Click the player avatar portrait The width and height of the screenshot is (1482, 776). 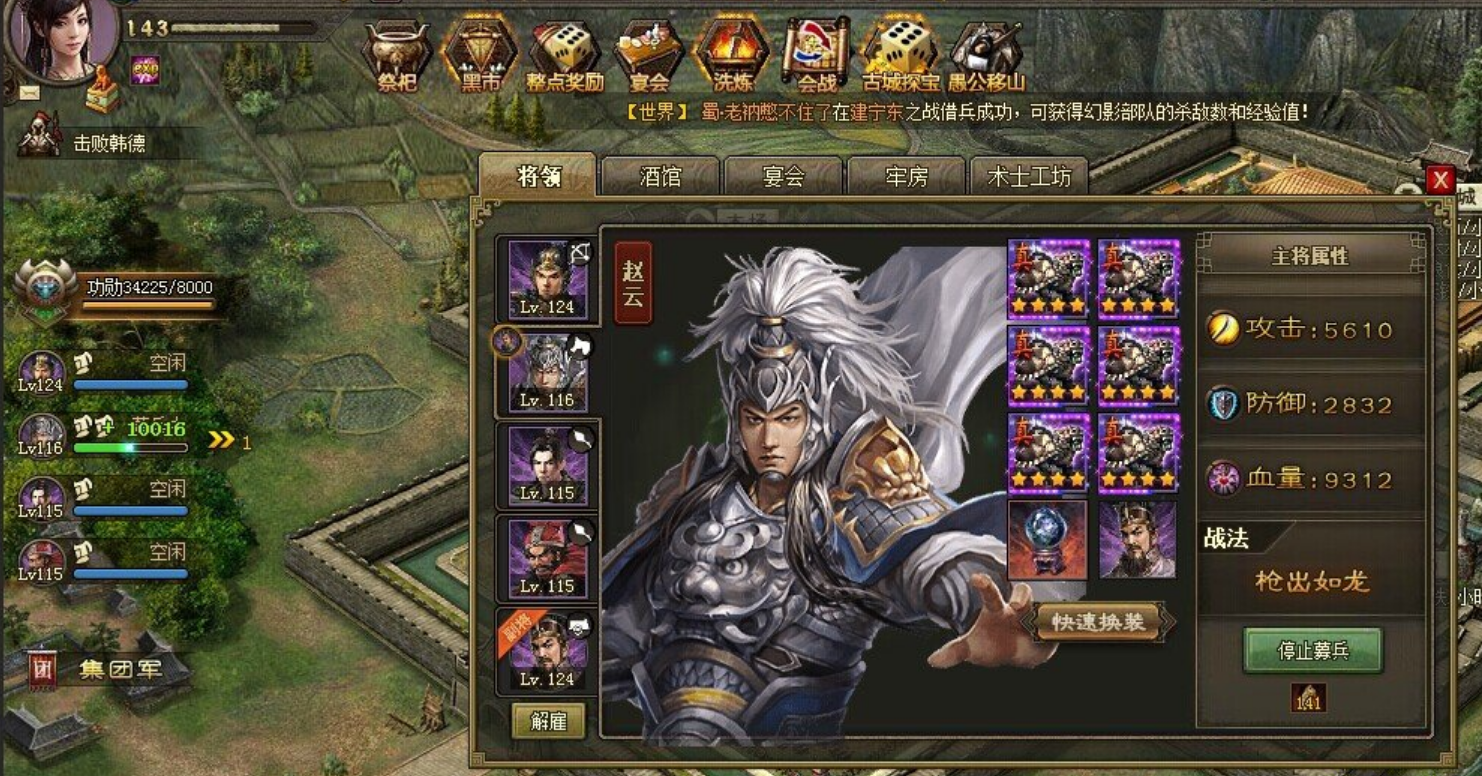click(x=62, y=38)
